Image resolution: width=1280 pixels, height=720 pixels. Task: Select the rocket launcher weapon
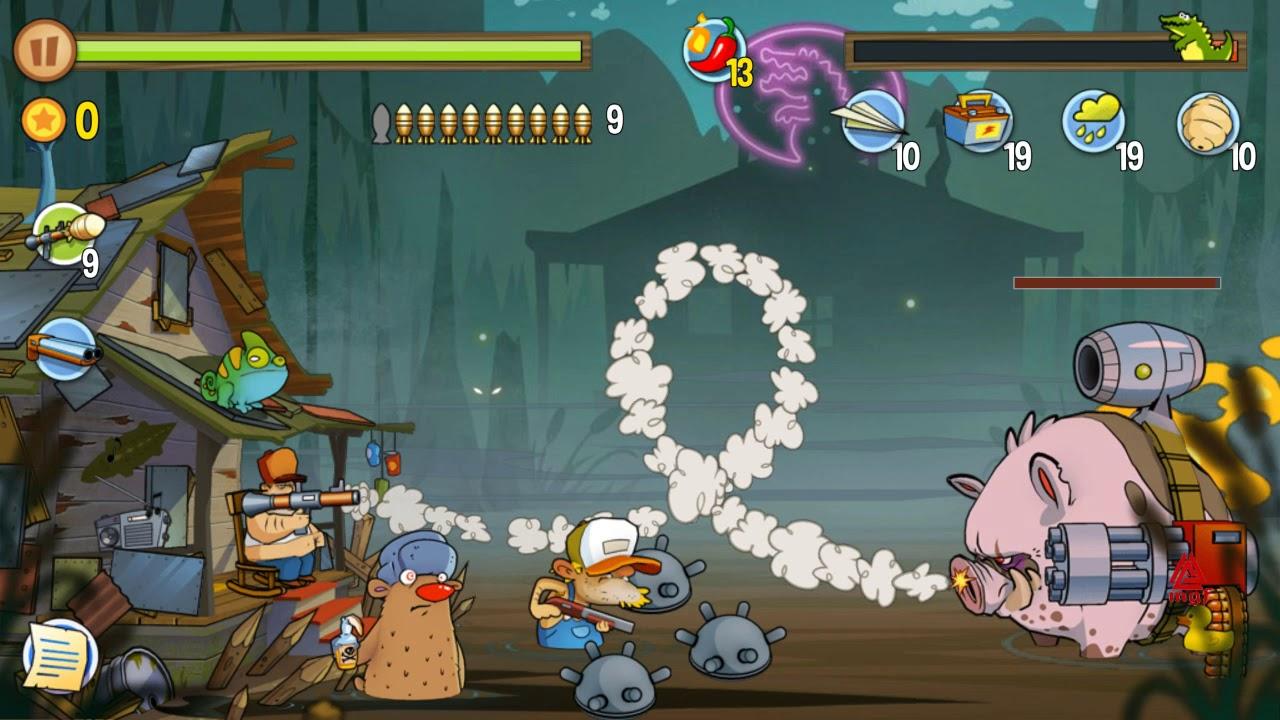tap(62, 230)
